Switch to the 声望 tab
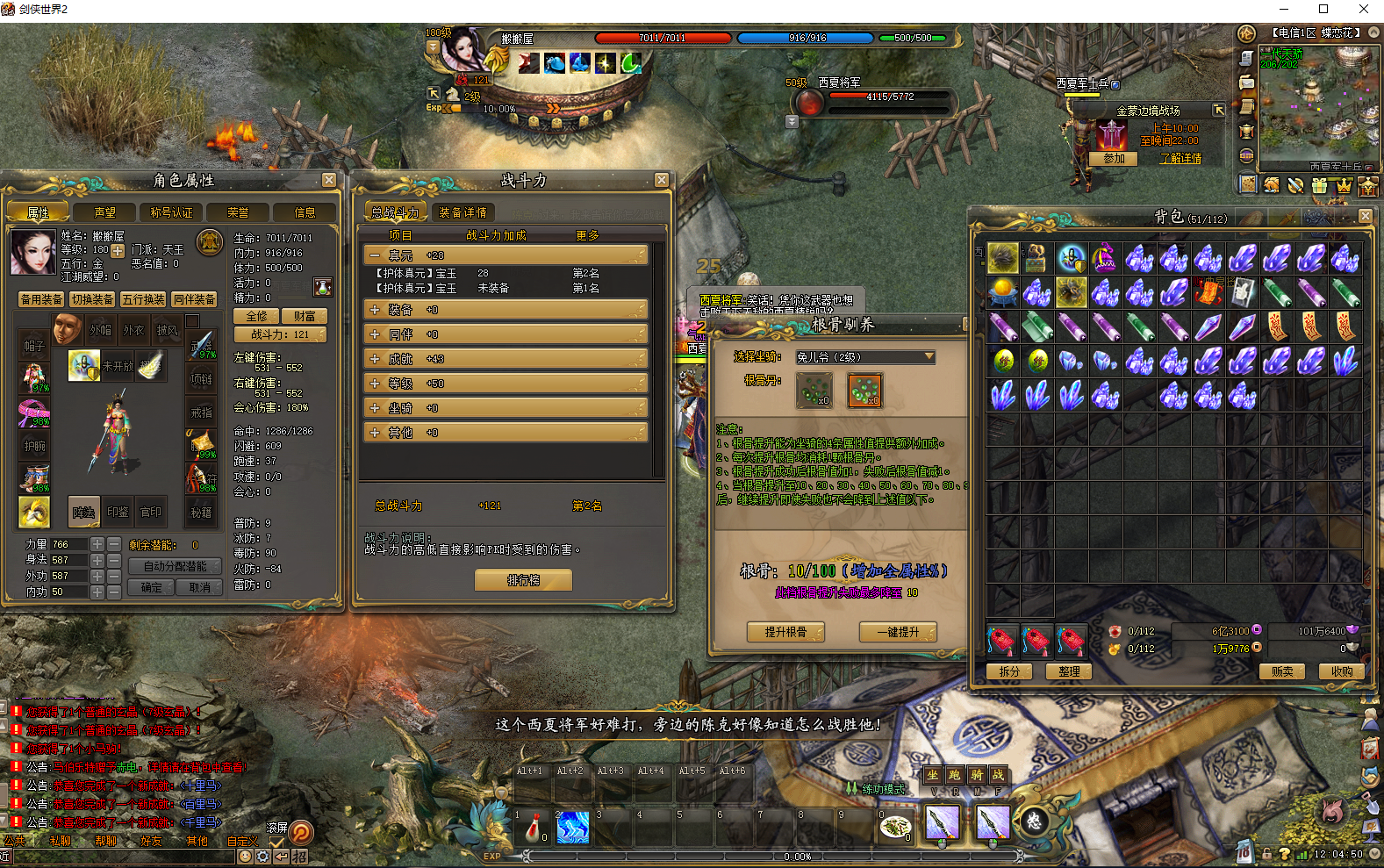Image resolution: width=1384 pixels, height=868 pixels. point(105,212)
